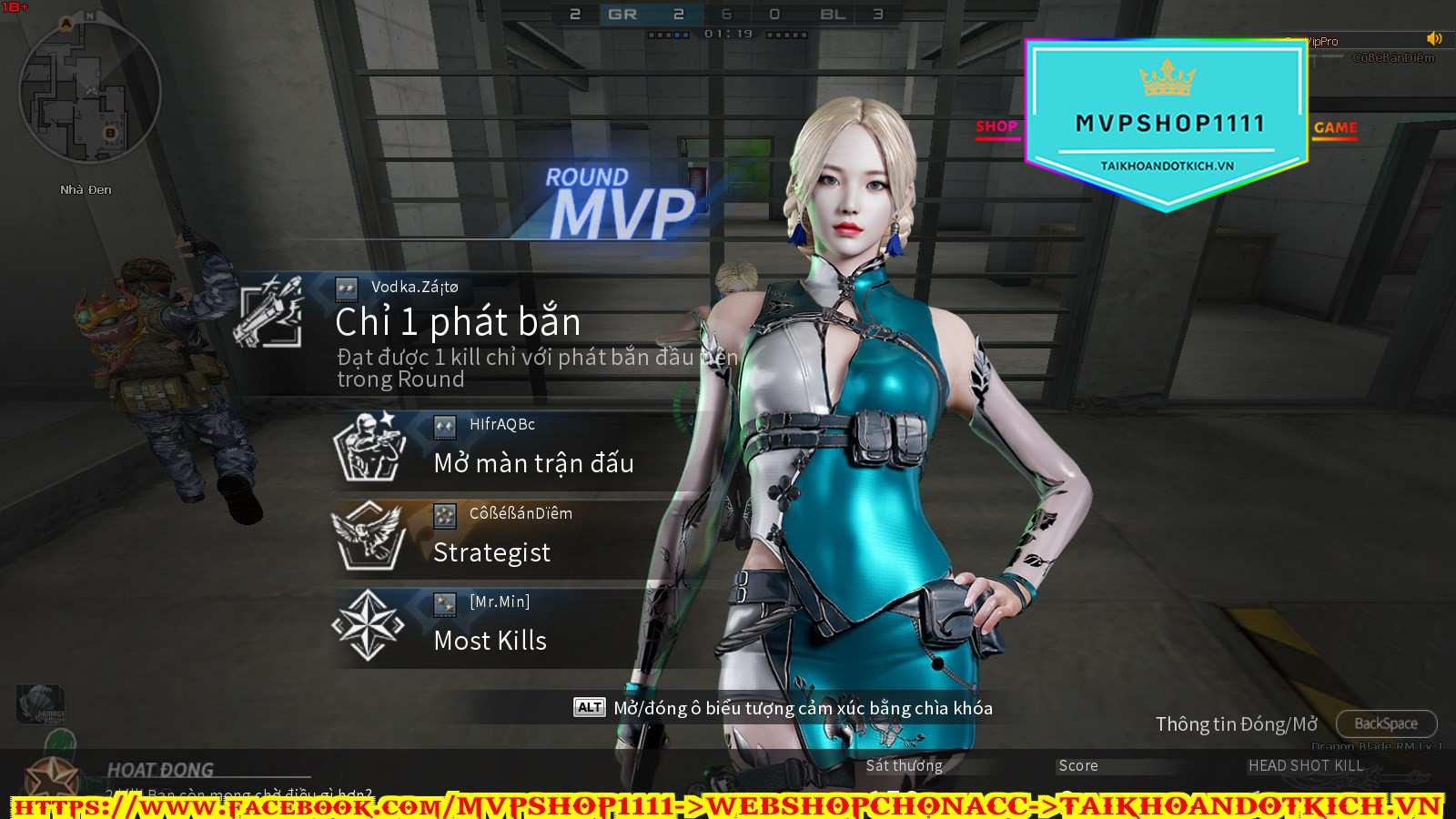Toggle the sound speaker icon
The height and width of the screenshot is (819, 1456).
(1434, 38)
